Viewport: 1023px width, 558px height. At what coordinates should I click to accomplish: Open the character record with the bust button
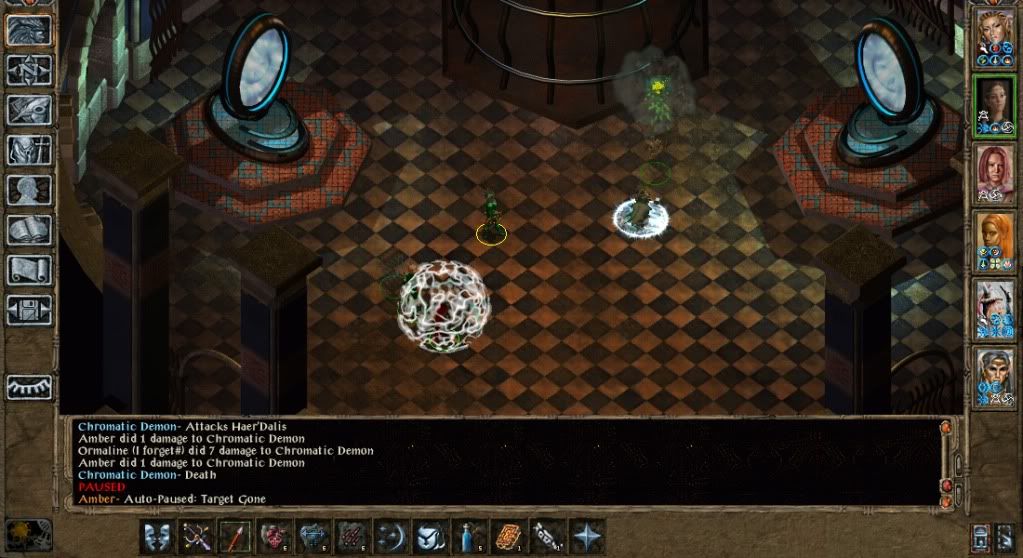[30, 190]
